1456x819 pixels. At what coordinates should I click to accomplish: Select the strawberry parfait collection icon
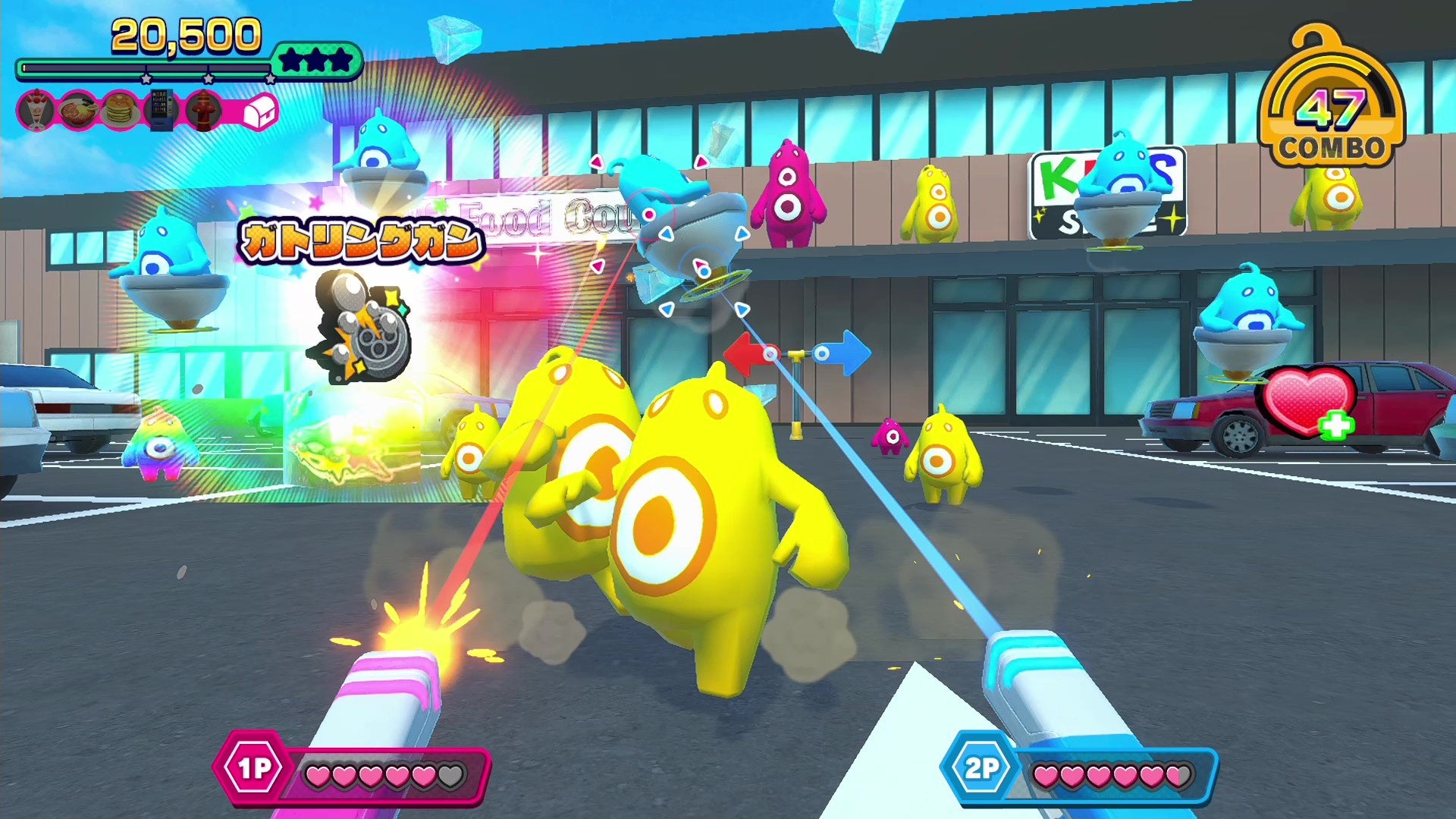click(x=36, y=111)
